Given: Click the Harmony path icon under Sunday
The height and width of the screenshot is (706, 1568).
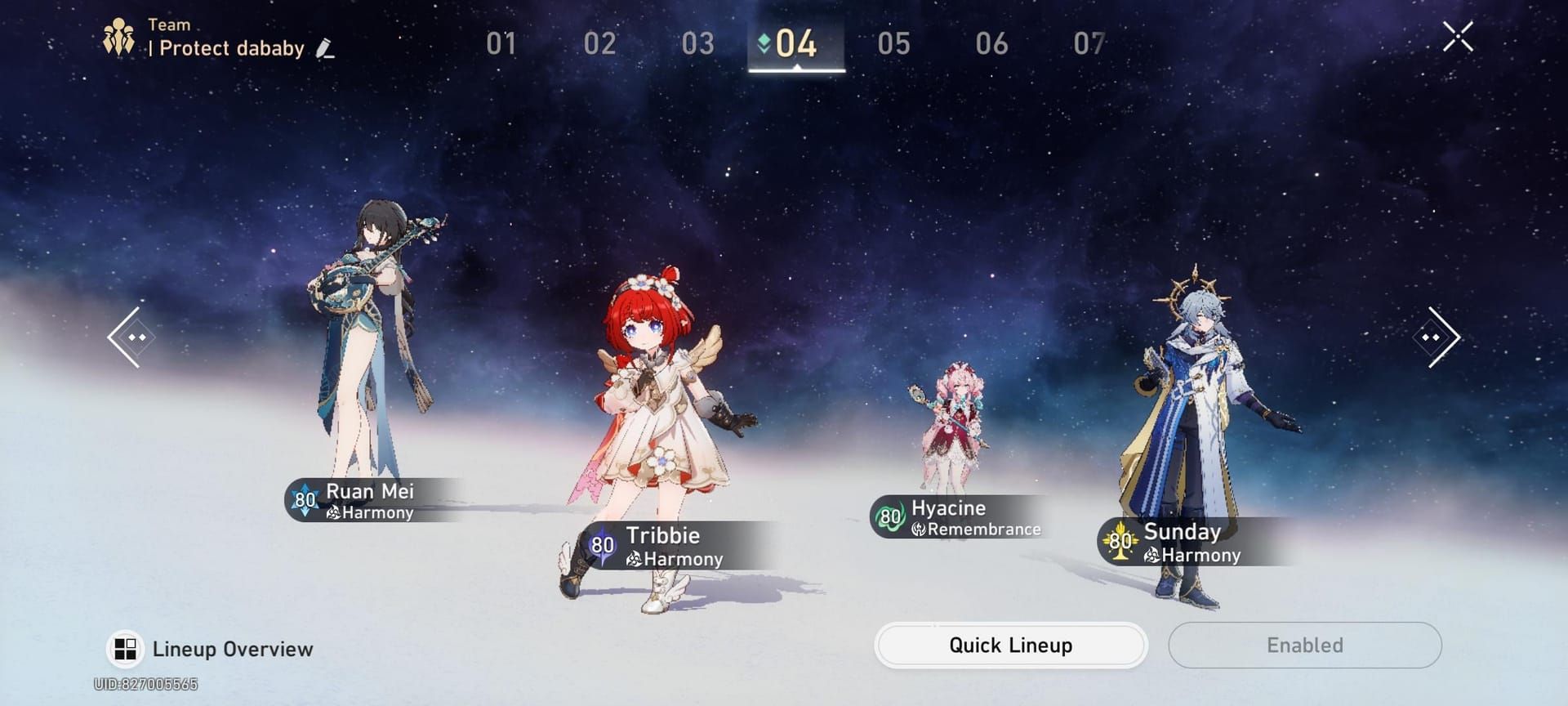Looking at the screenshot, I should pos(1151,555).
